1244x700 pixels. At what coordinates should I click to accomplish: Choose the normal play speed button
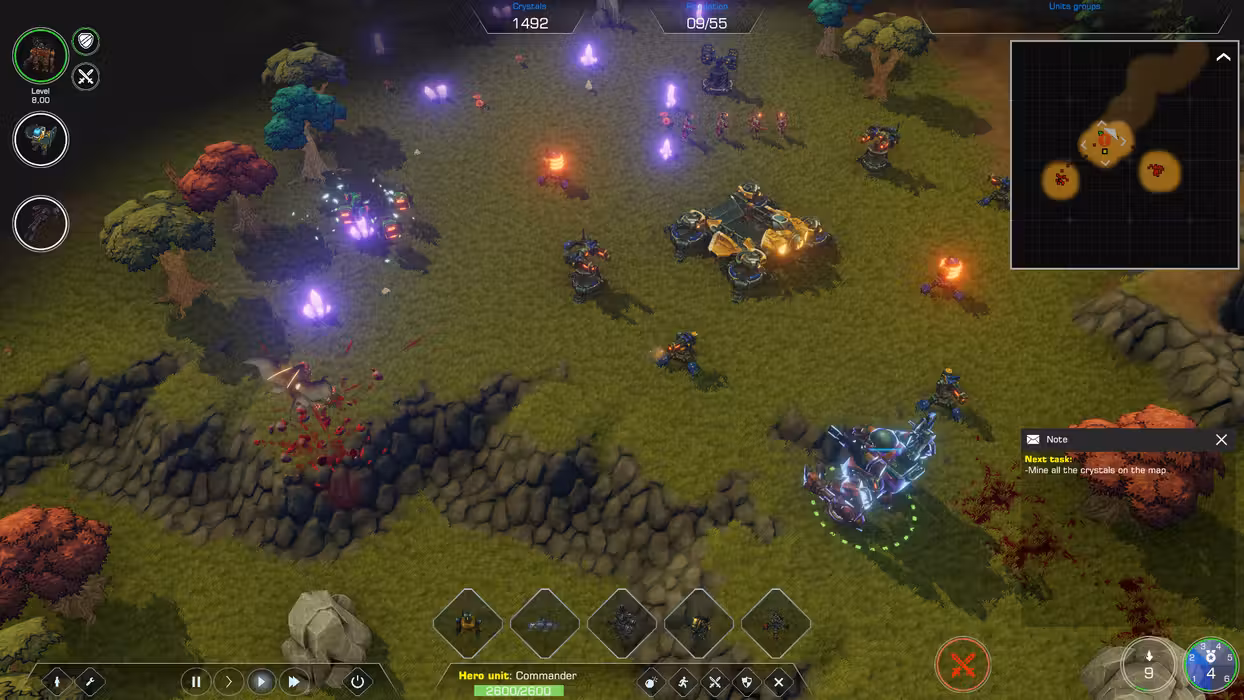tap(261, 682)
